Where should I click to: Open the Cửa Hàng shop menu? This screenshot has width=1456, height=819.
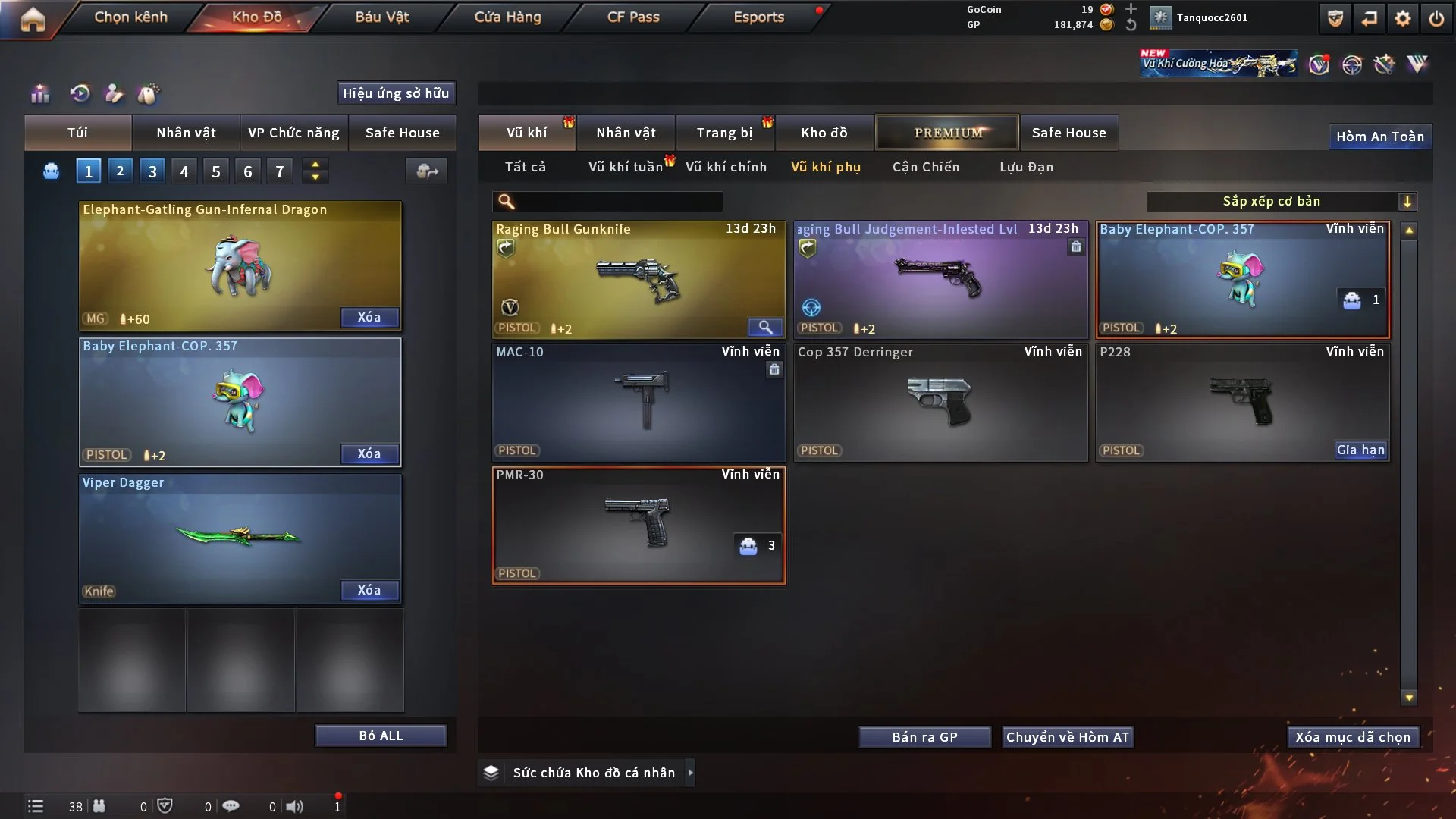pos(507,17)
